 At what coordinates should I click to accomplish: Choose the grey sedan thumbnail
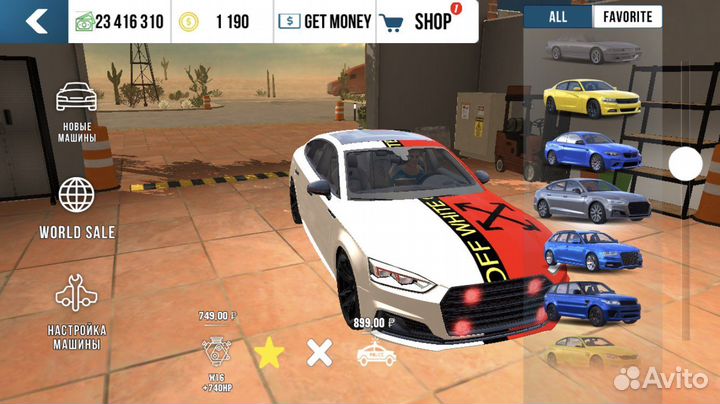tap(582, 202)
